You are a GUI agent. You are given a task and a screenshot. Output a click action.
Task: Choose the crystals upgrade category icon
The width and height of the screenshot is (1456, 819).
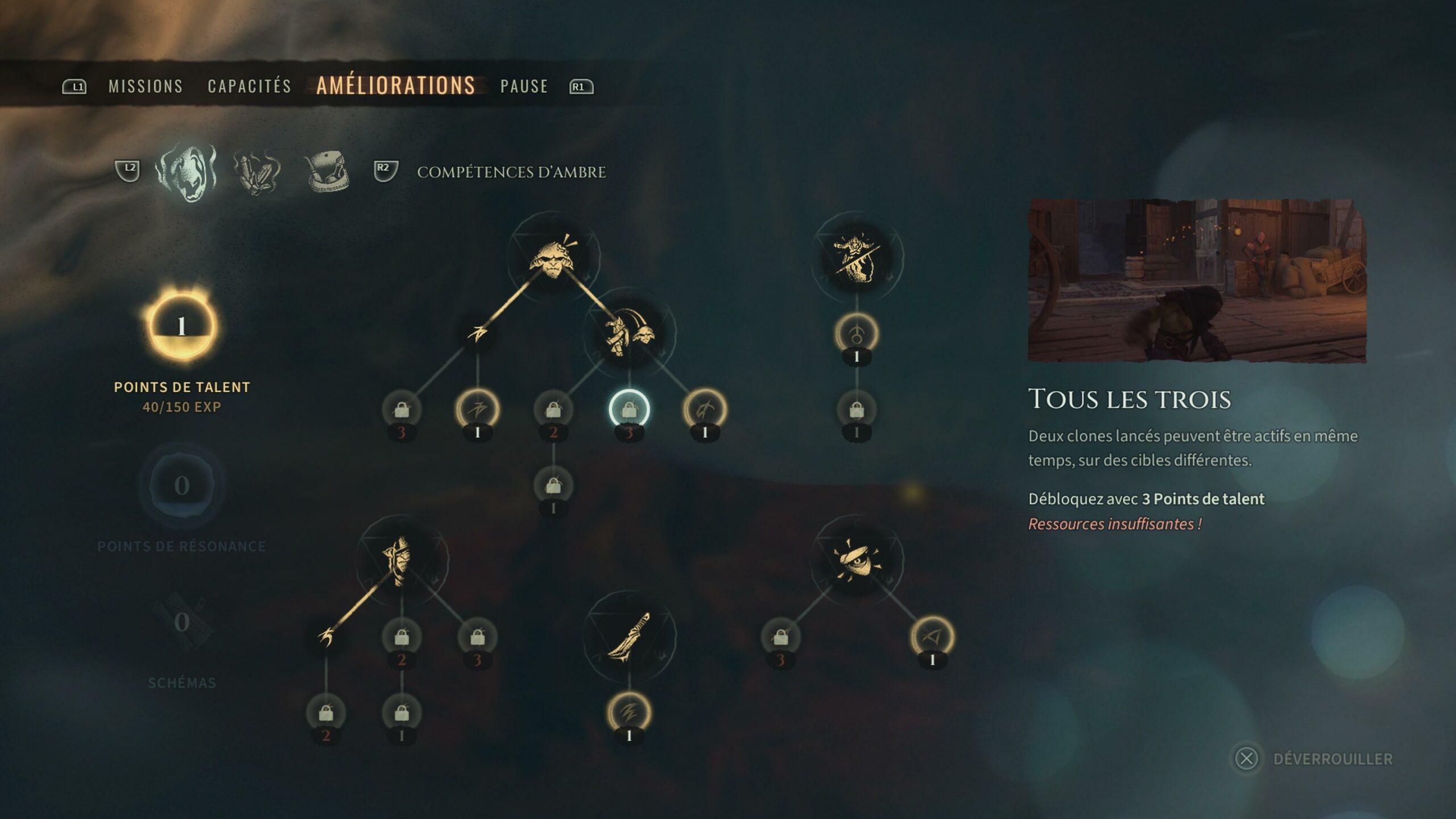coord(257,171)
